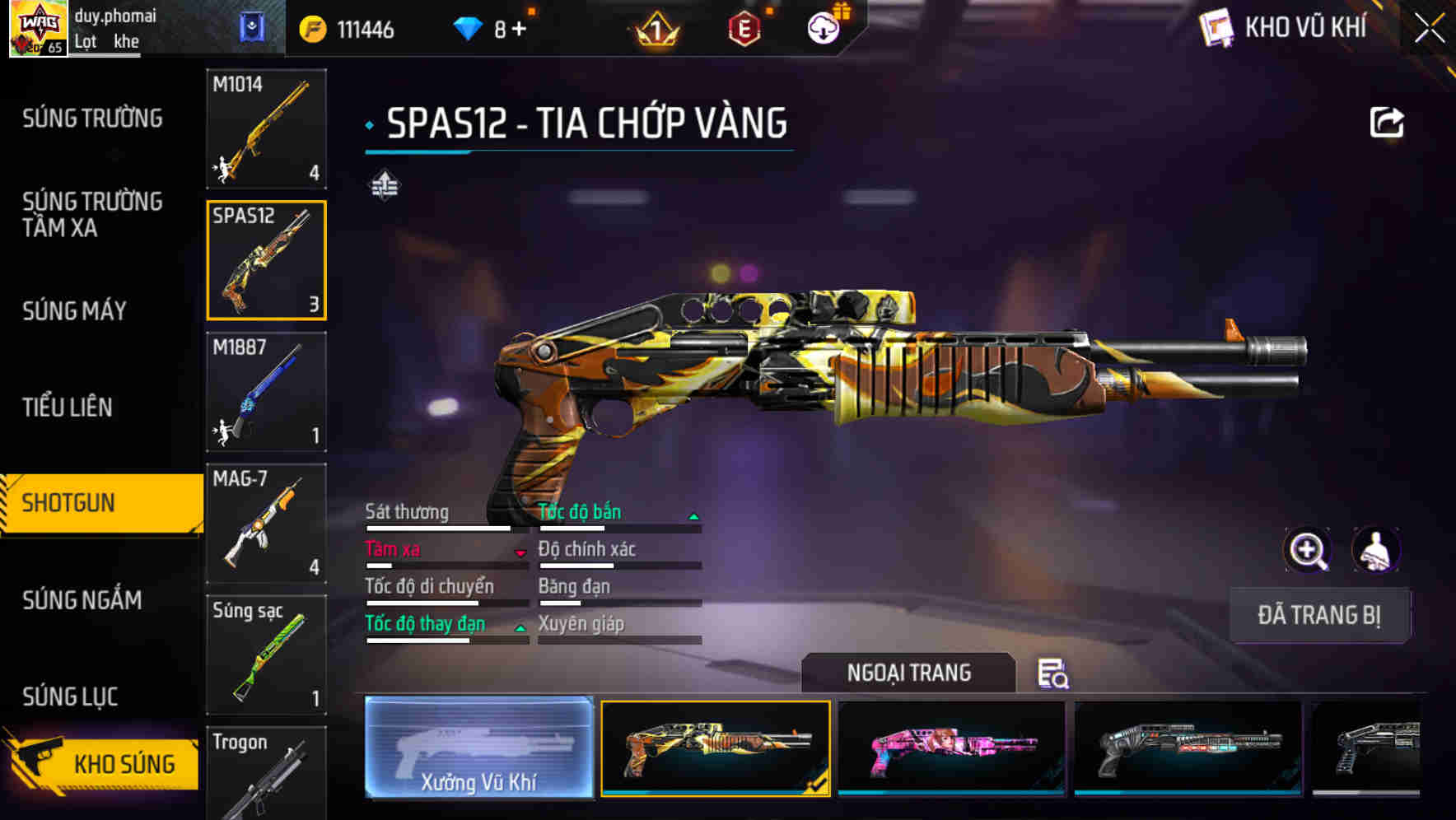The image size is (1456, 820).
Task: Select the M1014 weapon tile
Action: (x=266, y=128)
